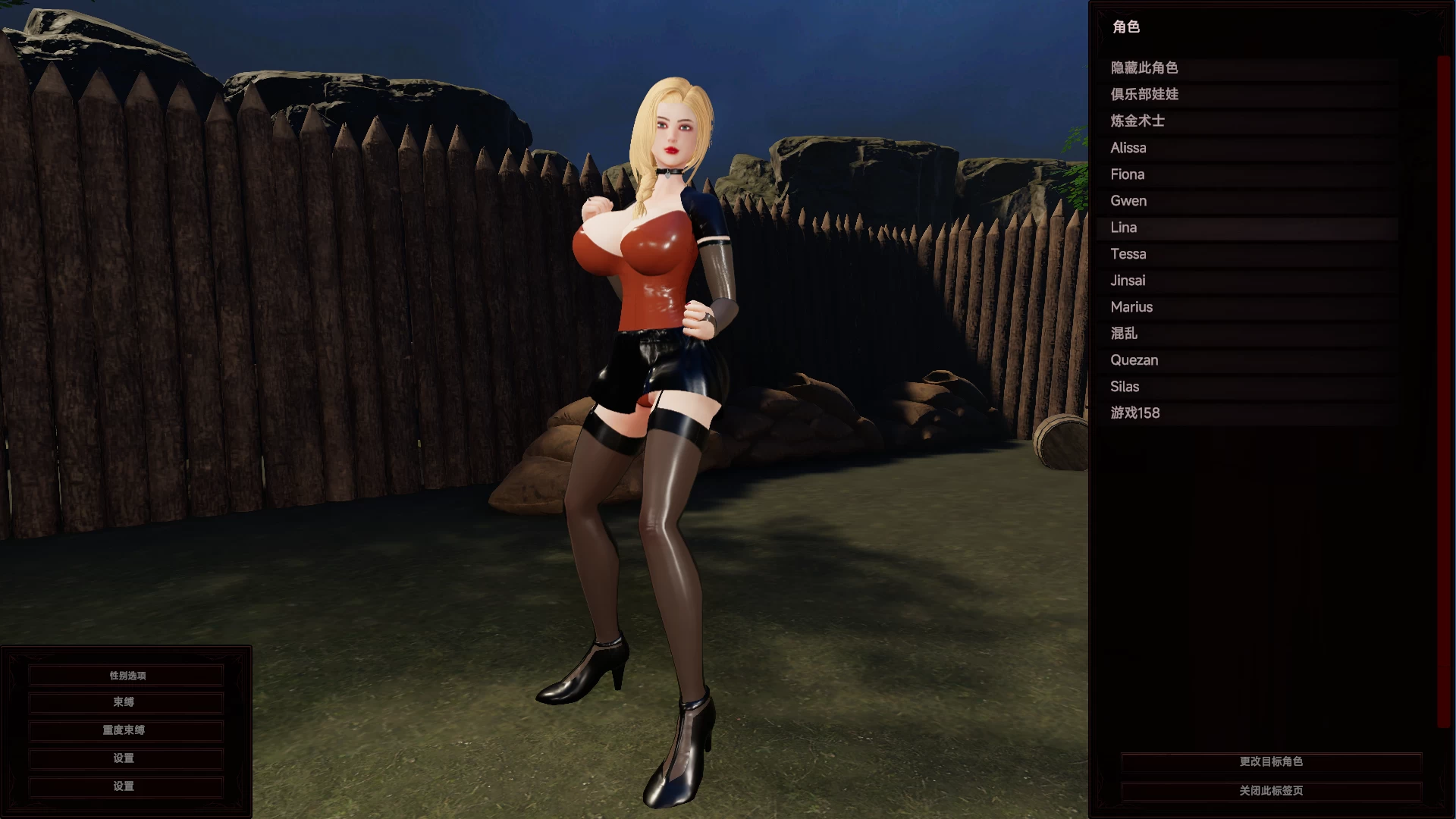
Task: Click the 束缚 option
Action: click(125, 702)
